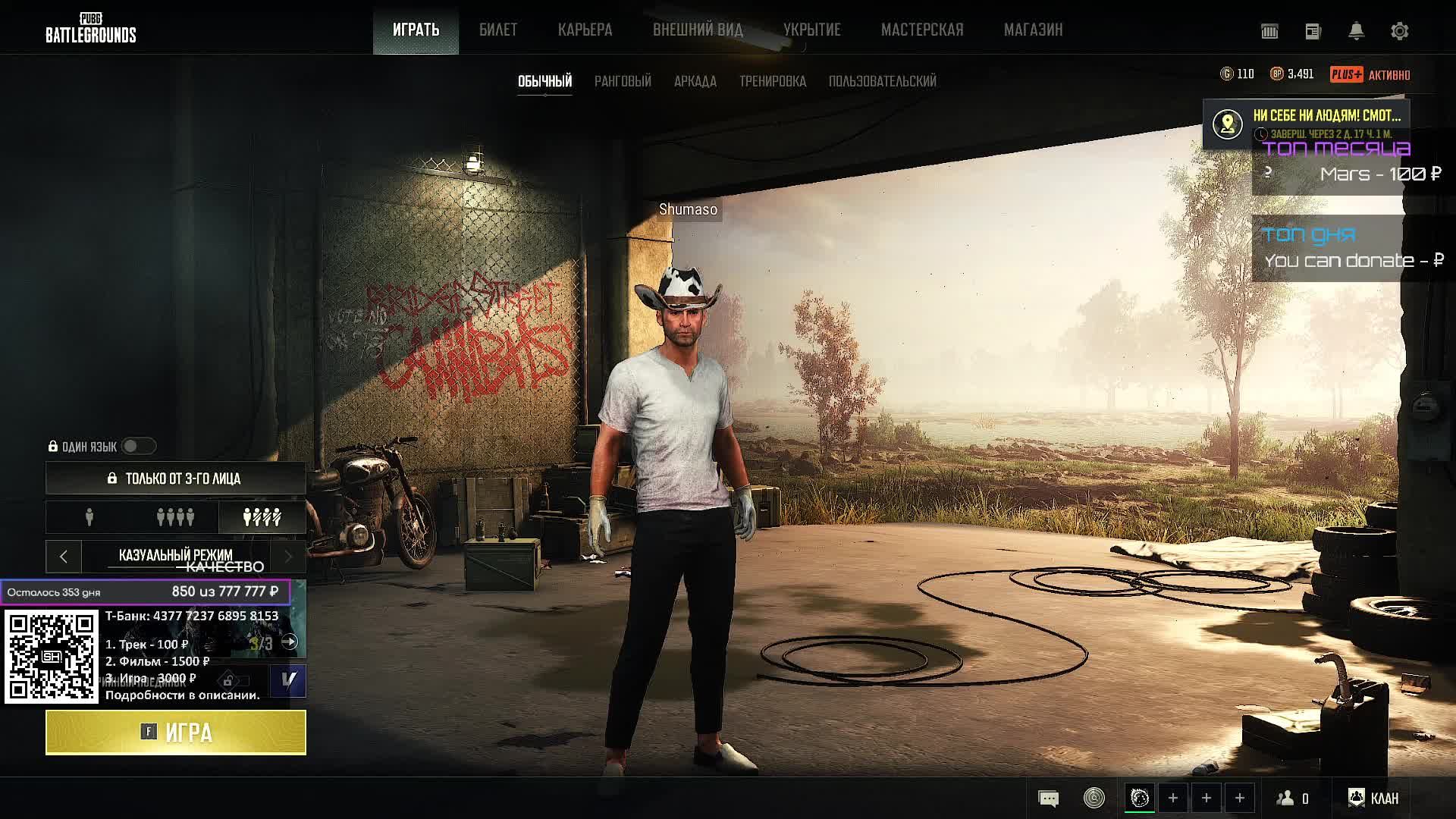Open the Билет (Pass) tab

pyautogui.click(x=497, y=30)
